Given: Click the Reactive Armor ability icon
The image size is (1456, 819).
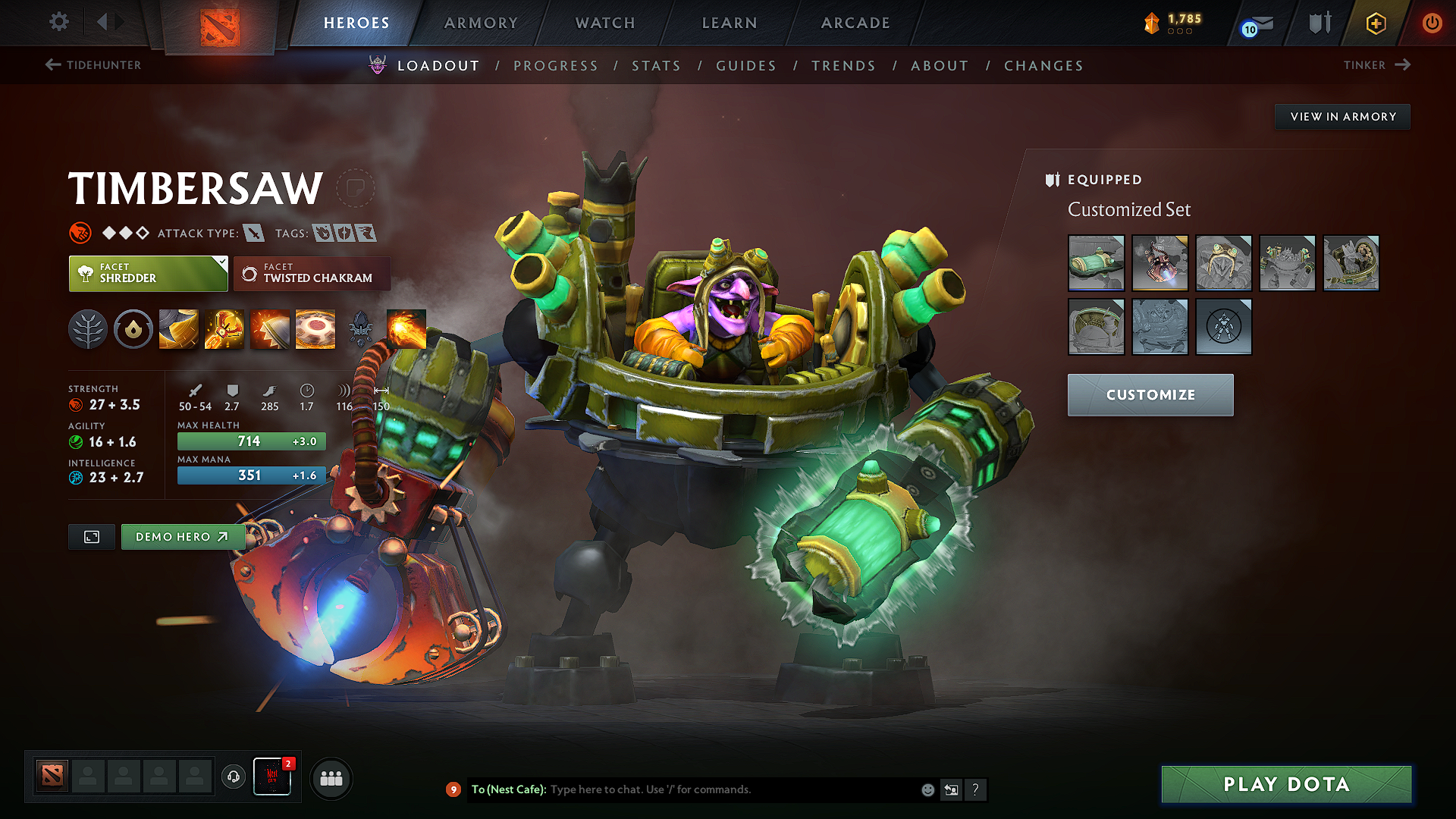Looking at the screenshot, I should pyautogui.click(x=269, y=328).
